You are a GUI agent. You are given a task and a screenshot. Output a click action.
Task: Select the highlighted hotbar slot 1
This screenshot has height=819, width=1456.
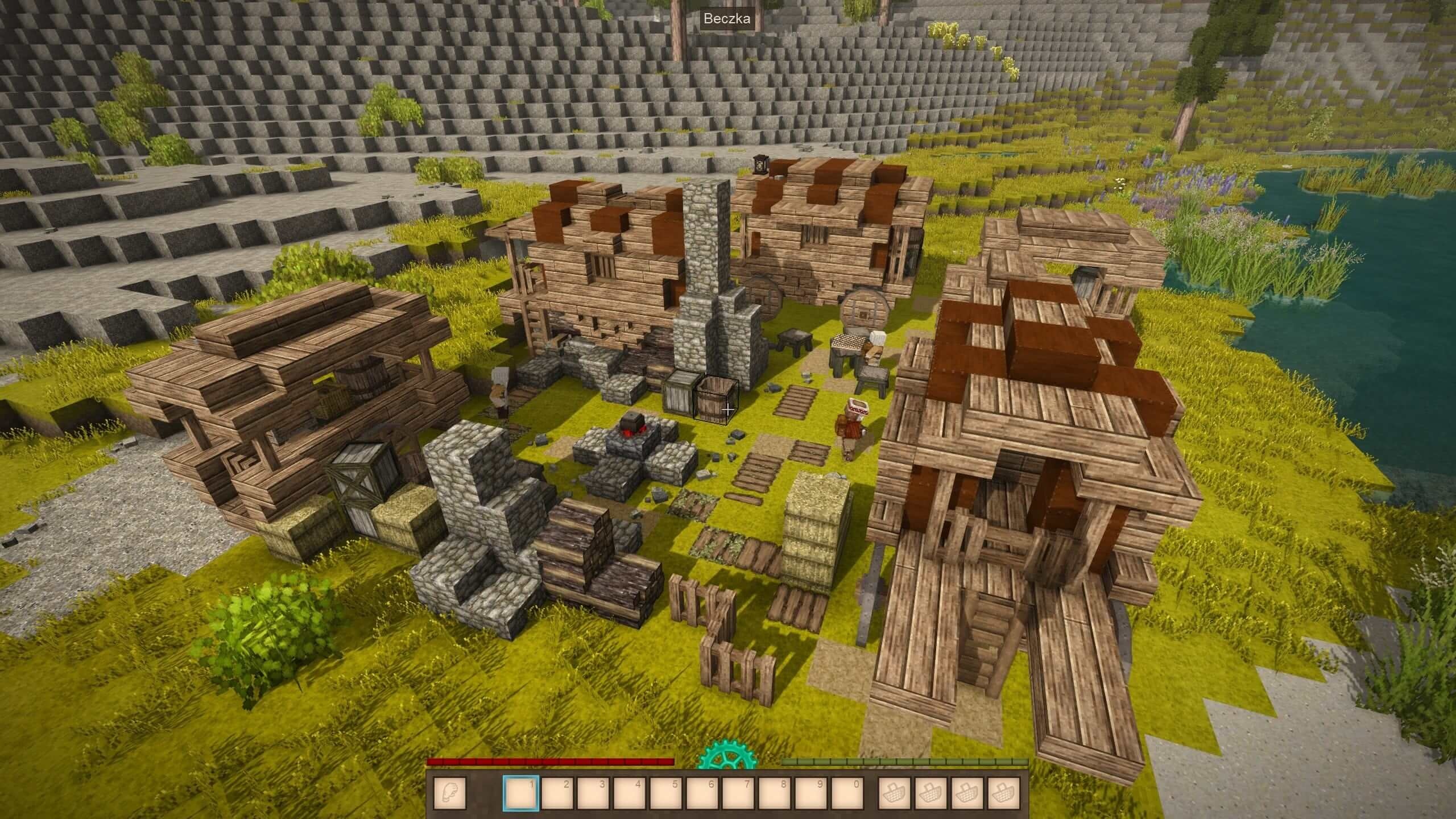point(520,792)
